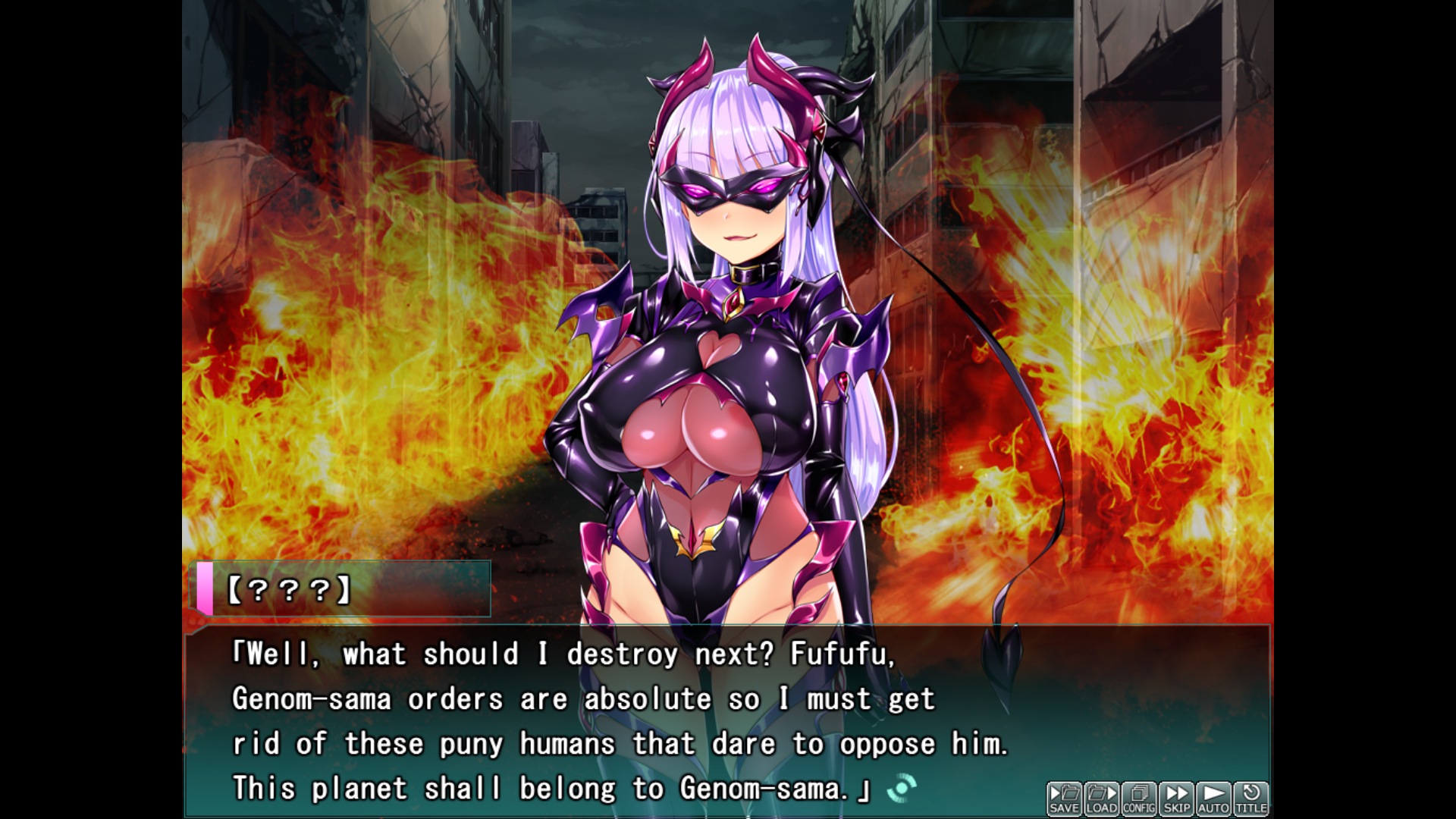The width and height of the screenshot is (1456, 819).
Task: Open the SAVE menu
Action: point(1064,799)
